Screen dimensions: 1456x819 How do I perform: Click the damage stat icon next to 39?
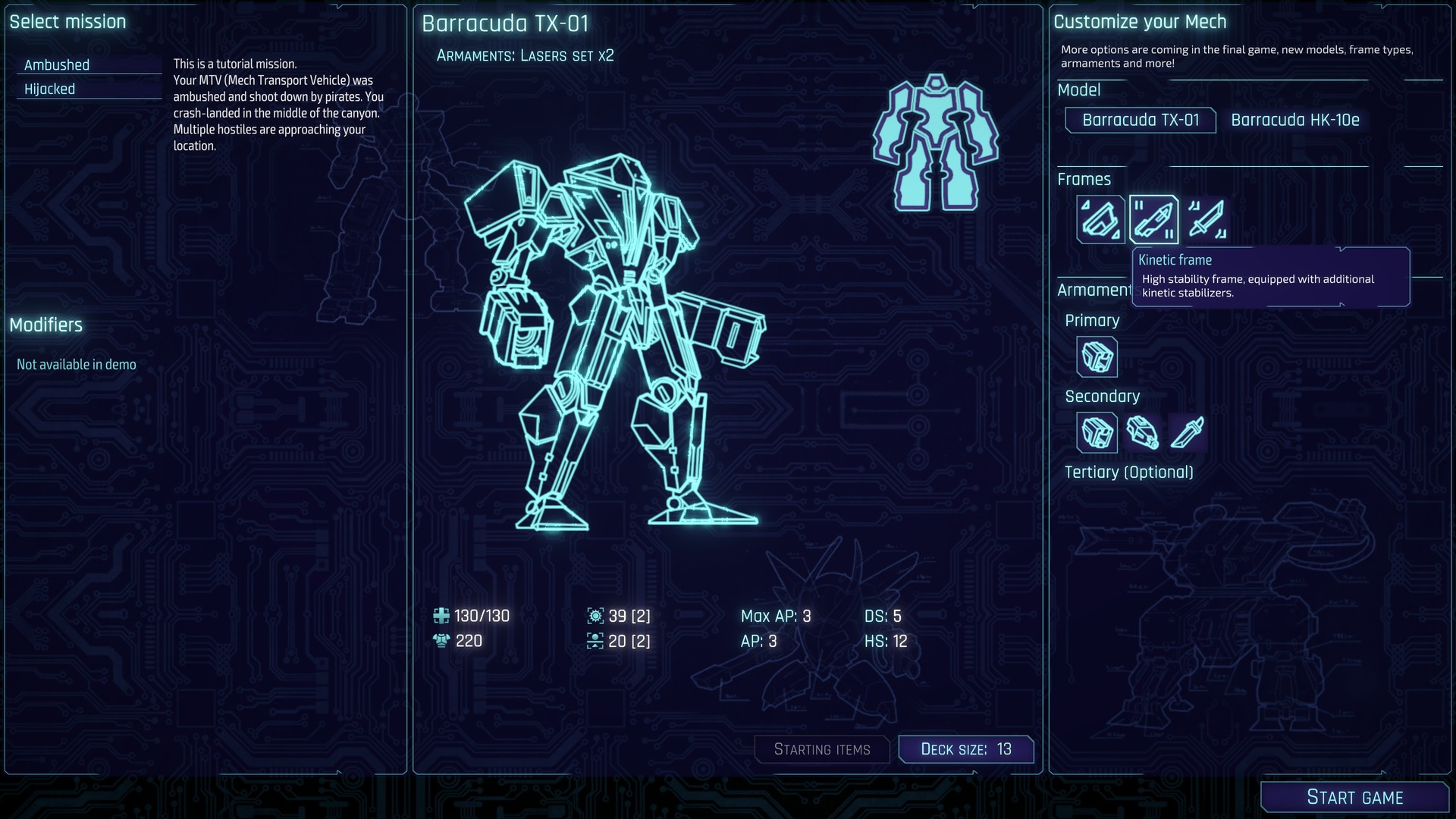[596, 616]
